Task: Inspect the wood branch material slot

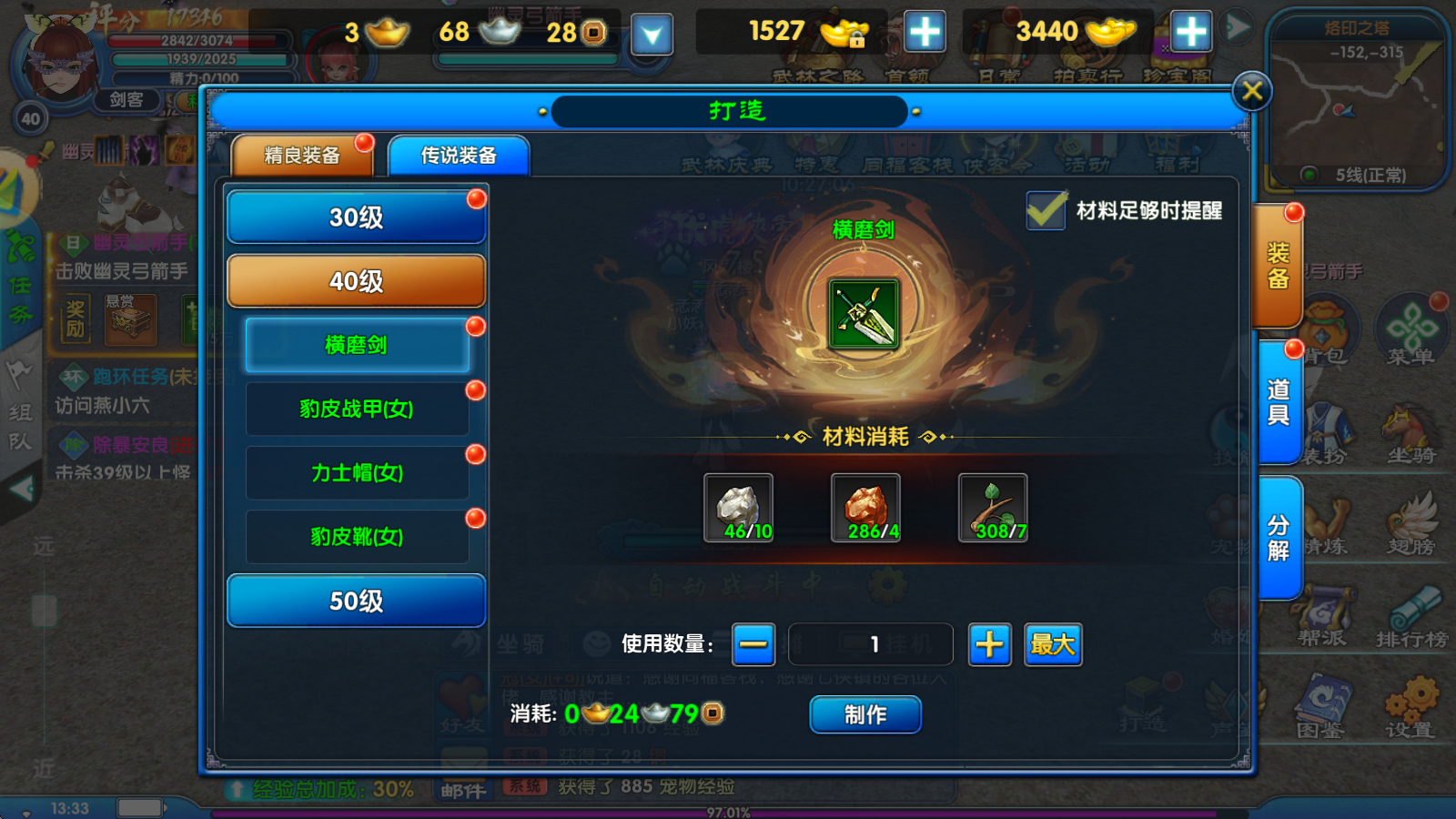Action: [x=993, y=508]
